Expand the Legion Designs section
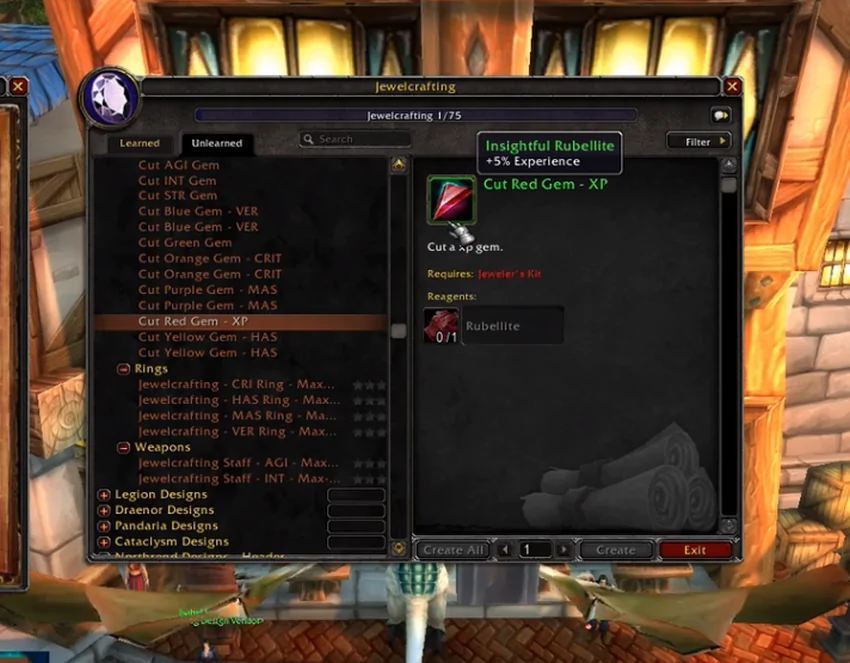850x663 pixels. [104, 494]
